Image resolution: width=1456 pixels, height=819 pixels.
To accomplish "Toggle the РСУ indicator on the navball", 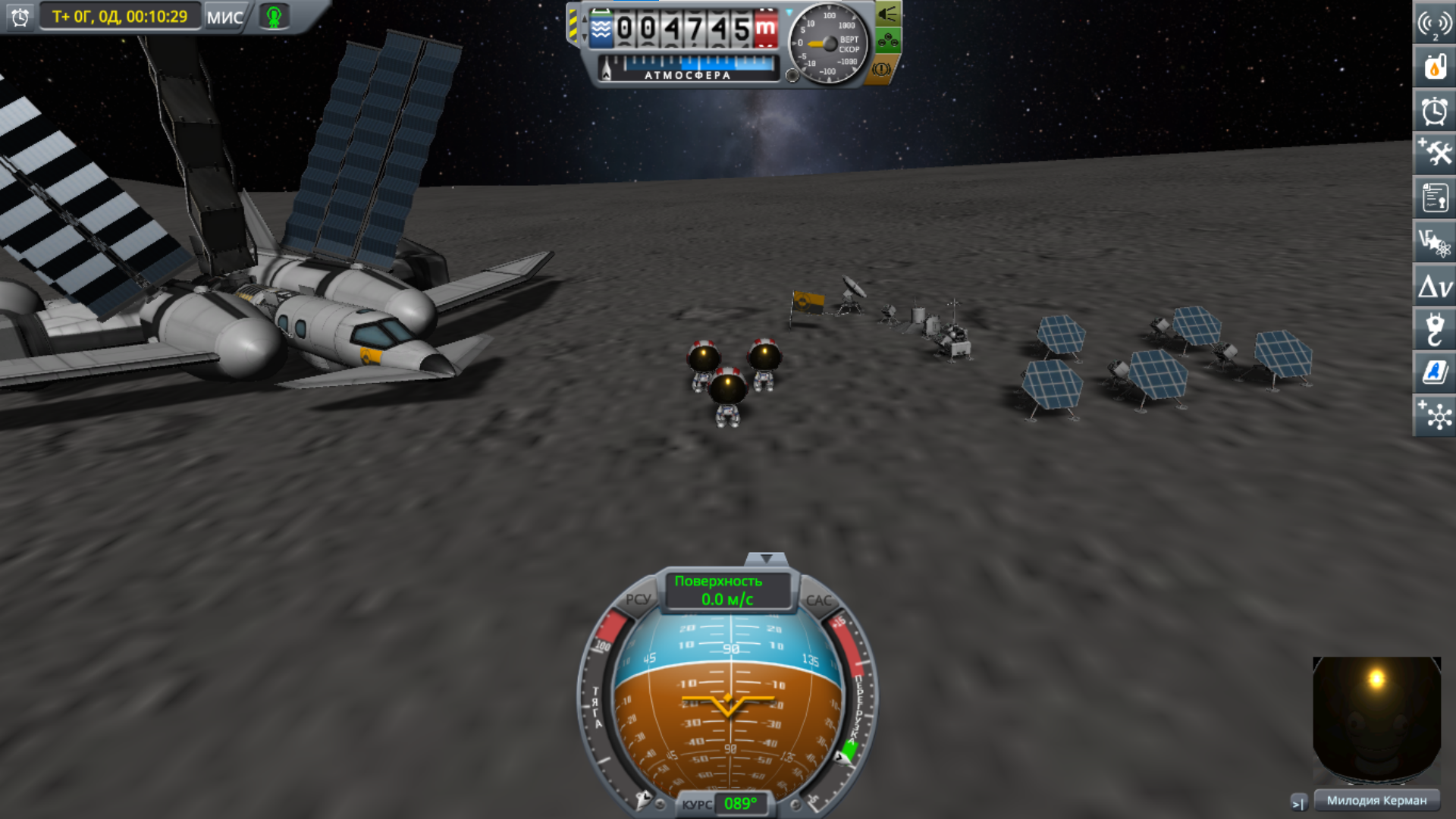I will point(638,599).
